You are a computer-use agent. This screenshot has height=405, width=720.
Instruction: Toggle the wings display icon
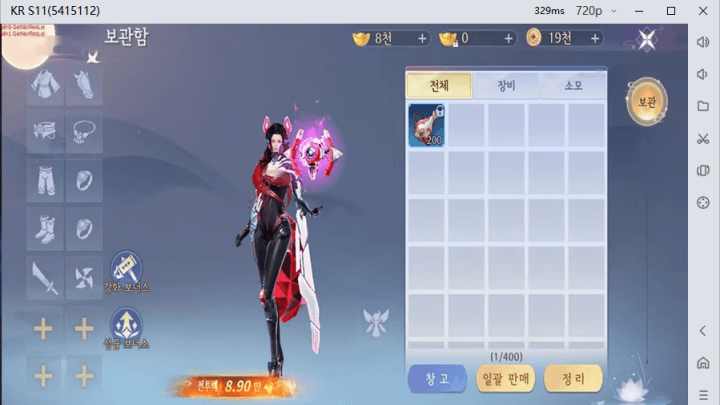click(377, 322)
